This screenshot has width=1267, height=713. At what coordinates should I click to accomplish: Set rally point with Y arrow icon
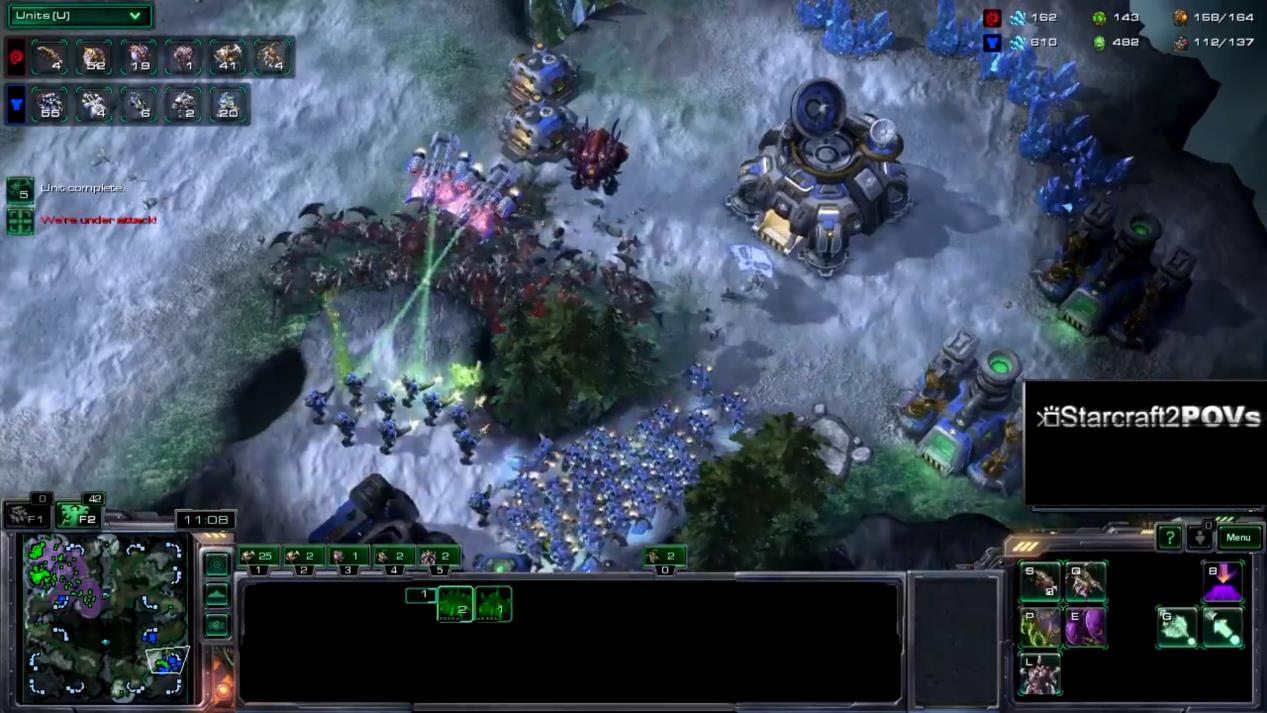point(1222,628)
